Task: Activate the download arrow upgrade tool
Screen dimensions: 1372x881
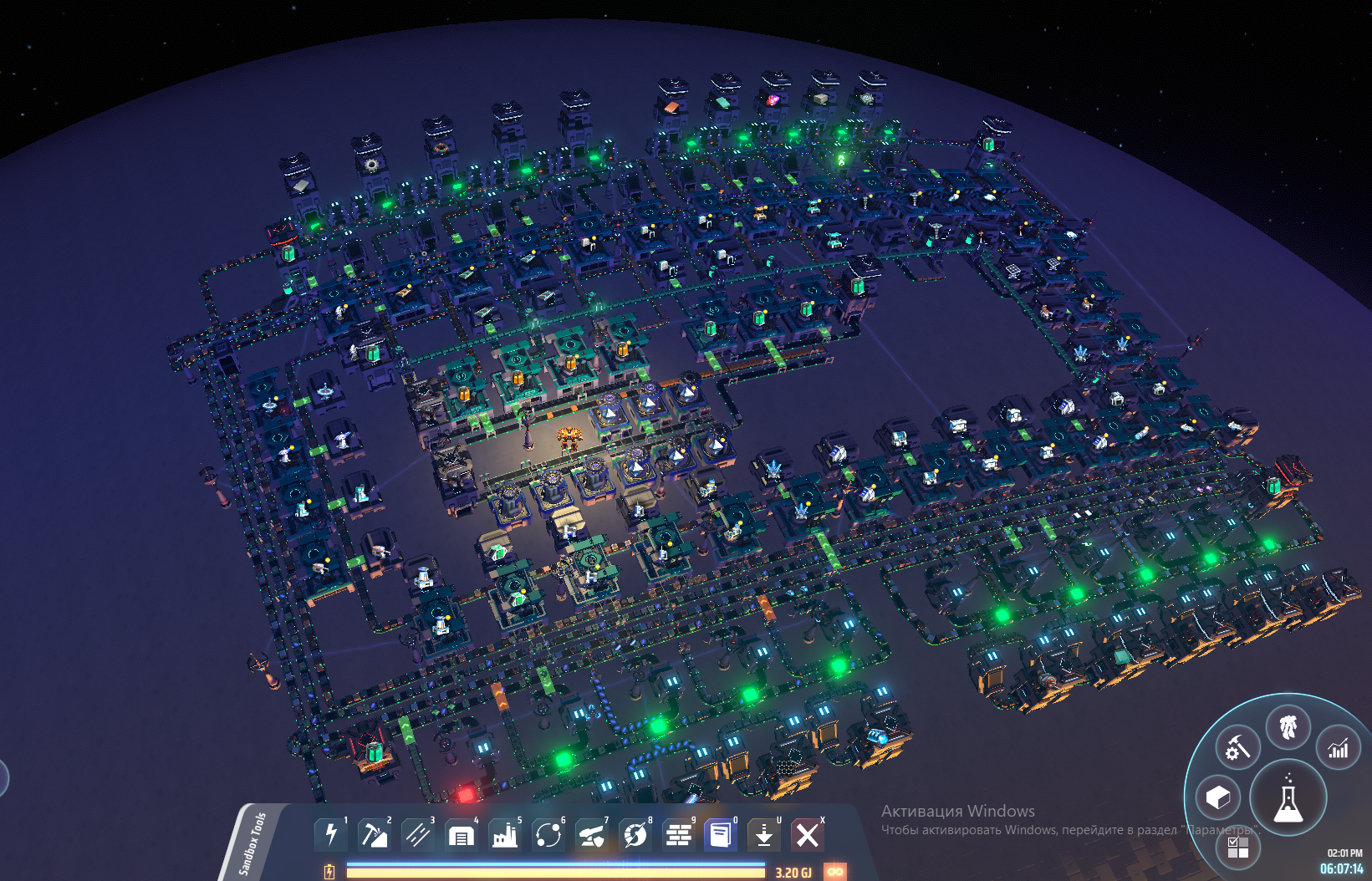Action: click(x=764, y=834)
